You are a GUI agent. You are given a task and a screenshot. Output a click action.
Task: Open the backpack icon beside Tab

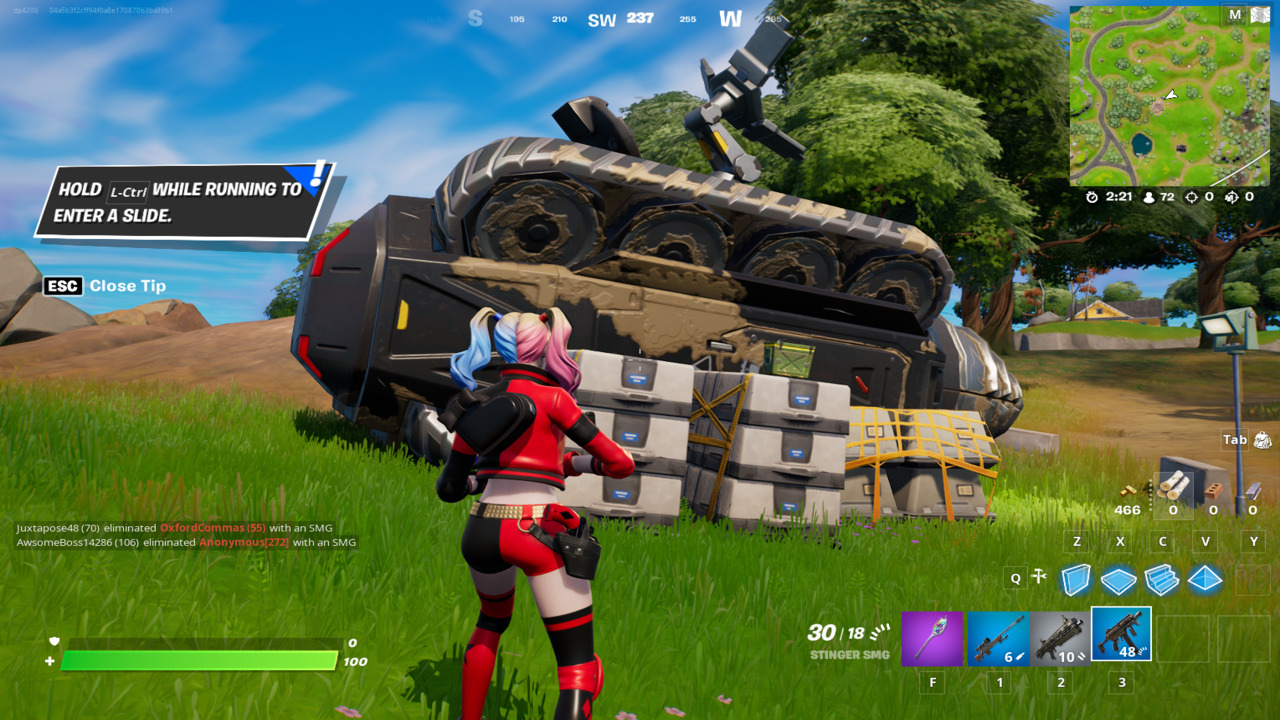pyautogui.click(x=1263, y=439)
